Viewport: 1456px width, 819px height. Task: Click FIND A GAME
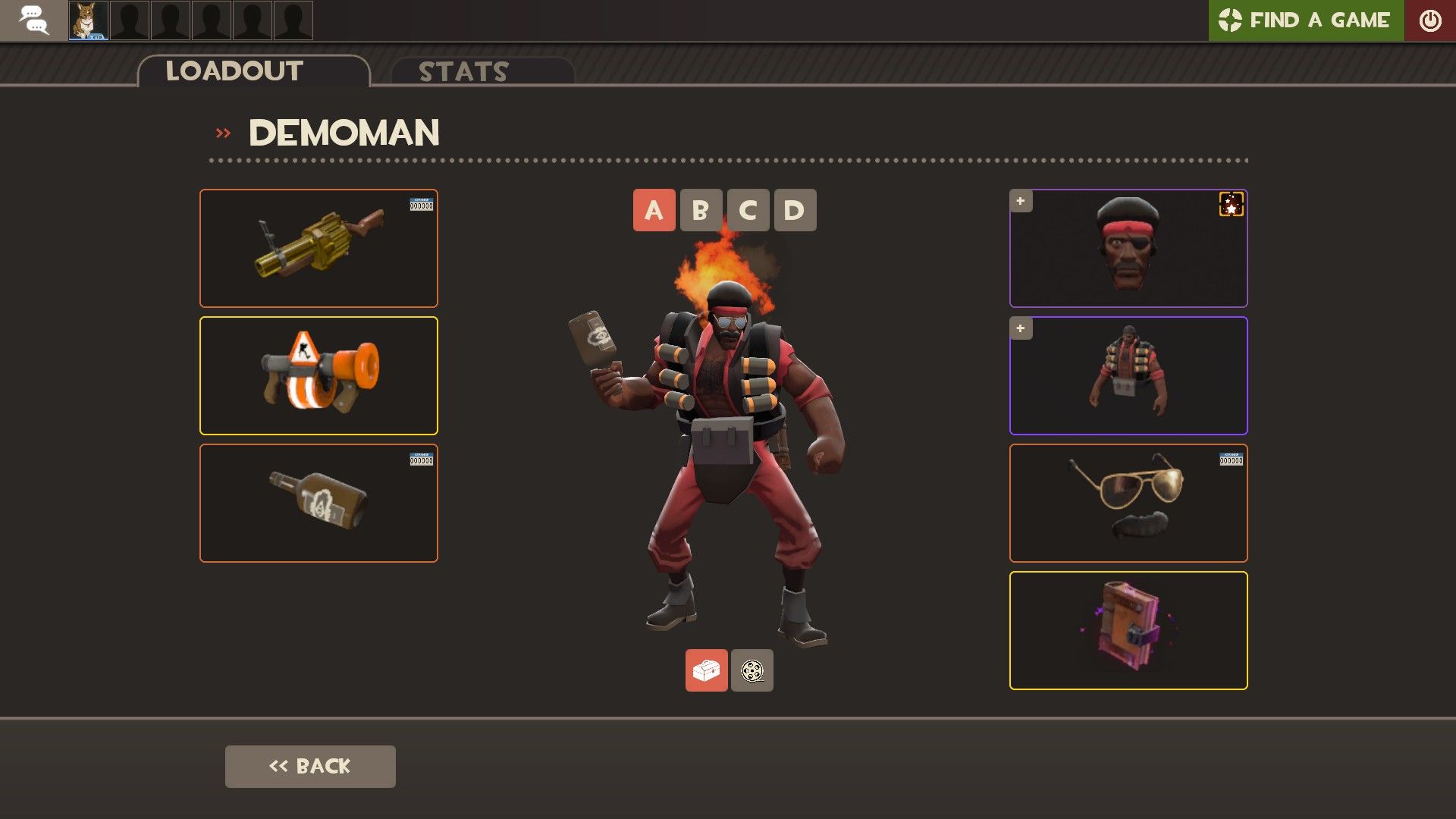[x=1319, y=20]
